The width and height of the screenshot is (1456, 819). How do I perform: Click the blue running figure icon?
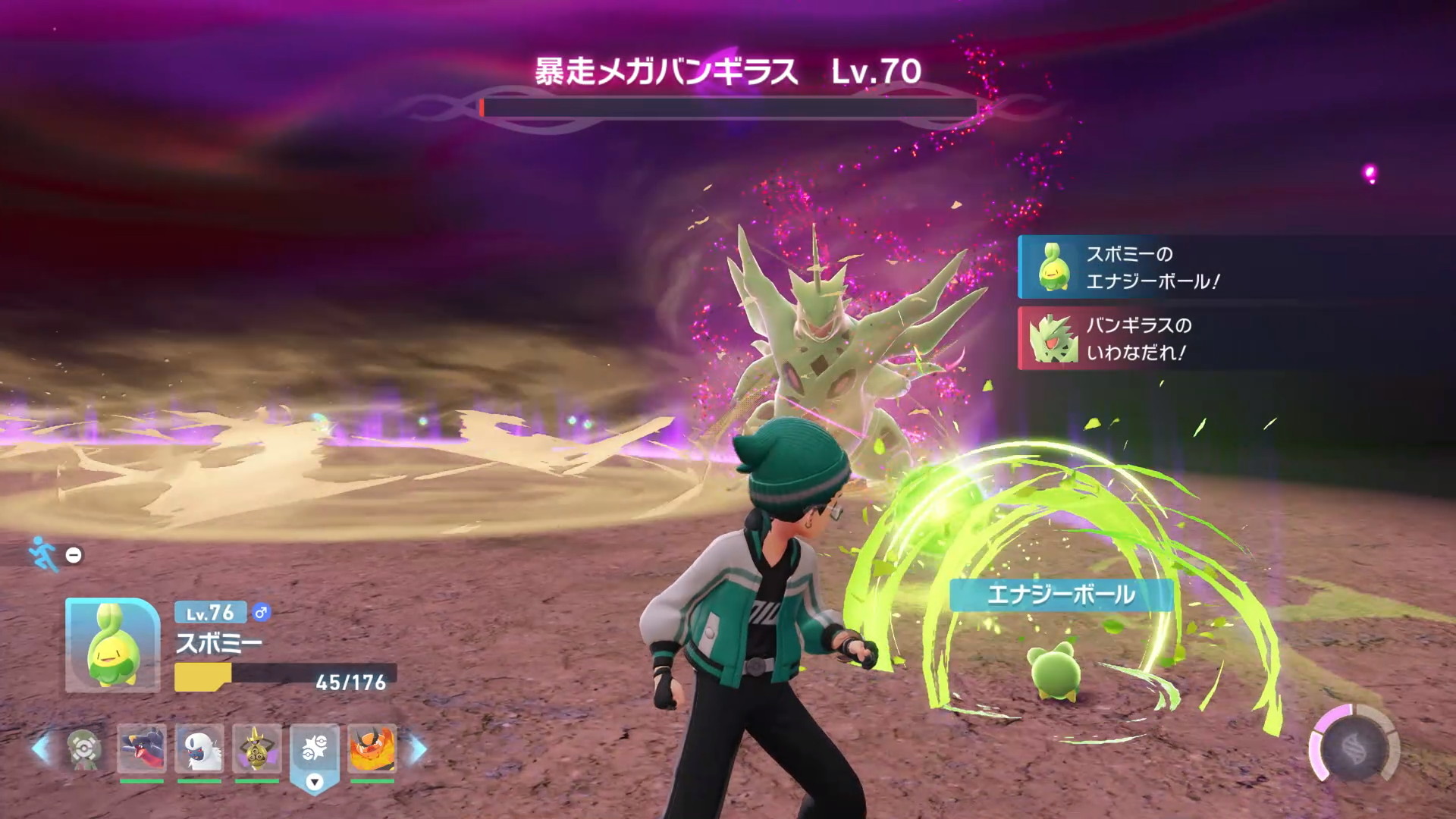pyautogui.click(x=42, y=554)
